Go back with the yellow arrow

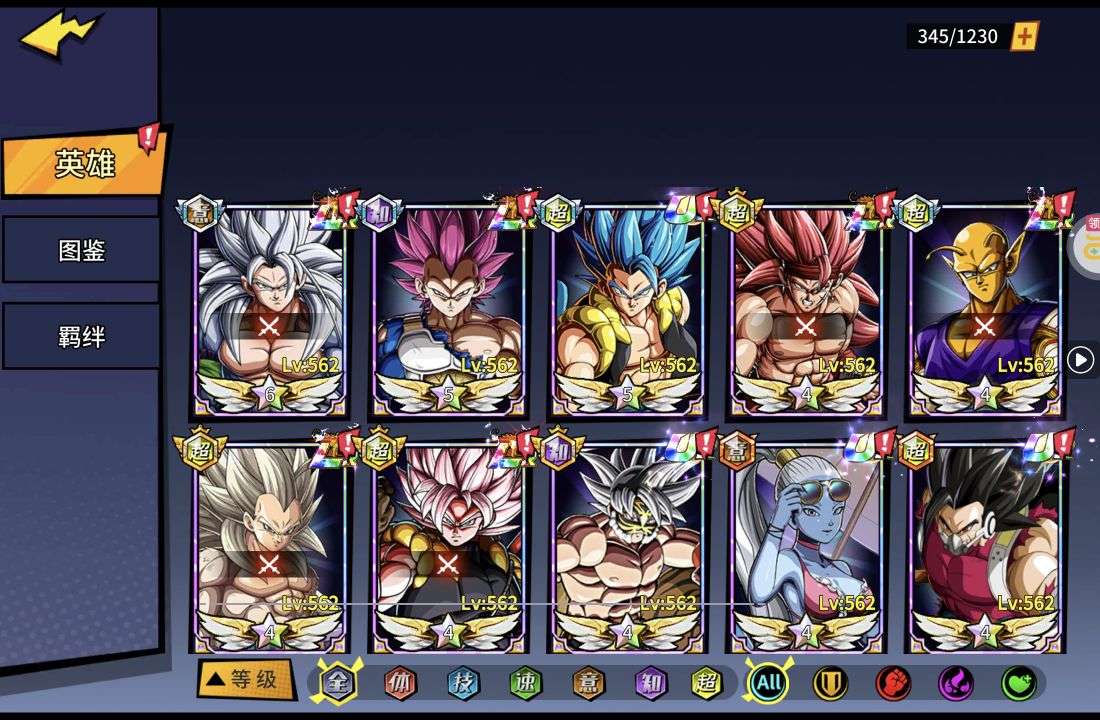pos(60,35)
